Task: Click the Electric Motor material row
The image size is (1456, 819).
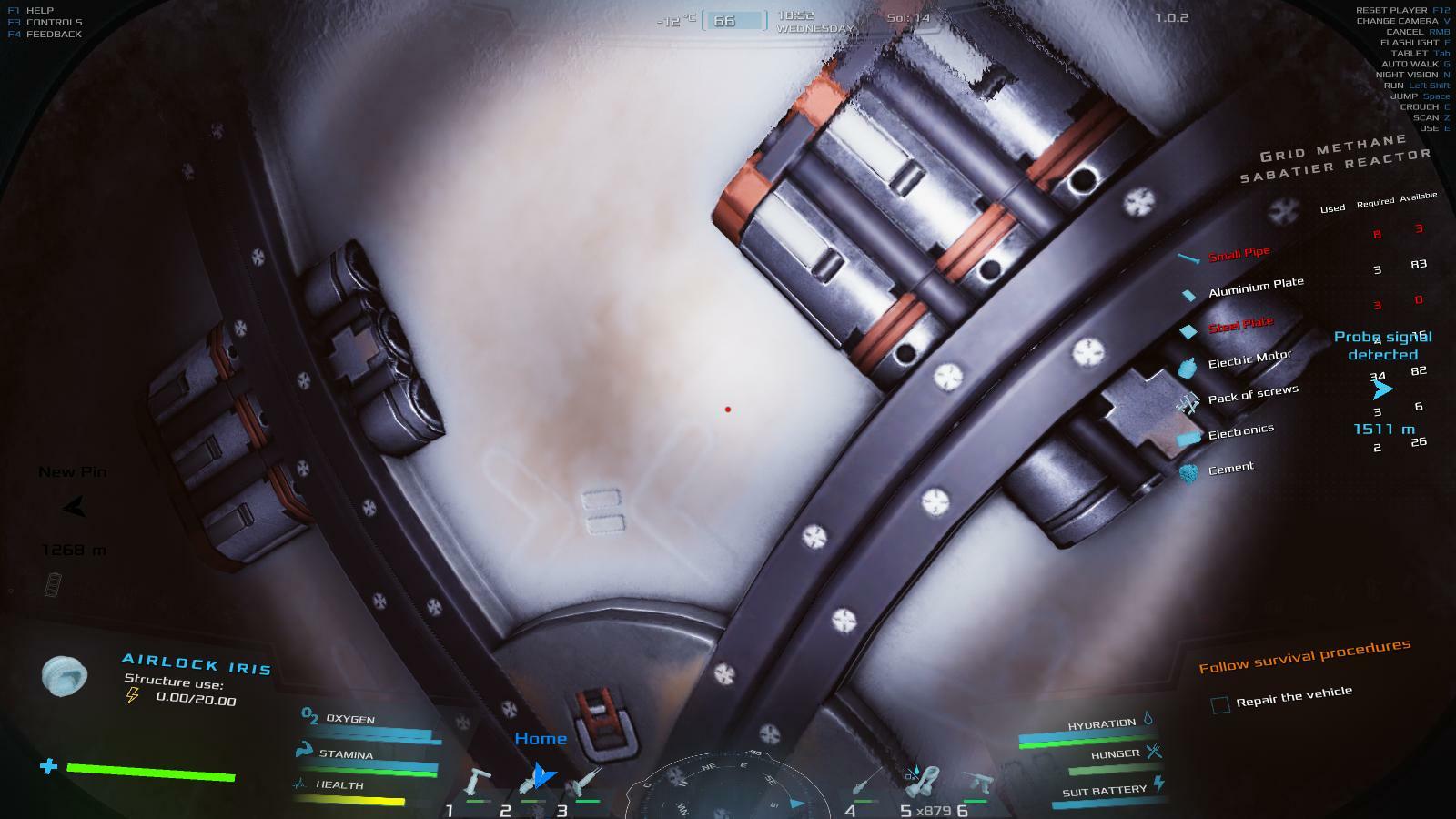Action: (x=1249, y=360)
